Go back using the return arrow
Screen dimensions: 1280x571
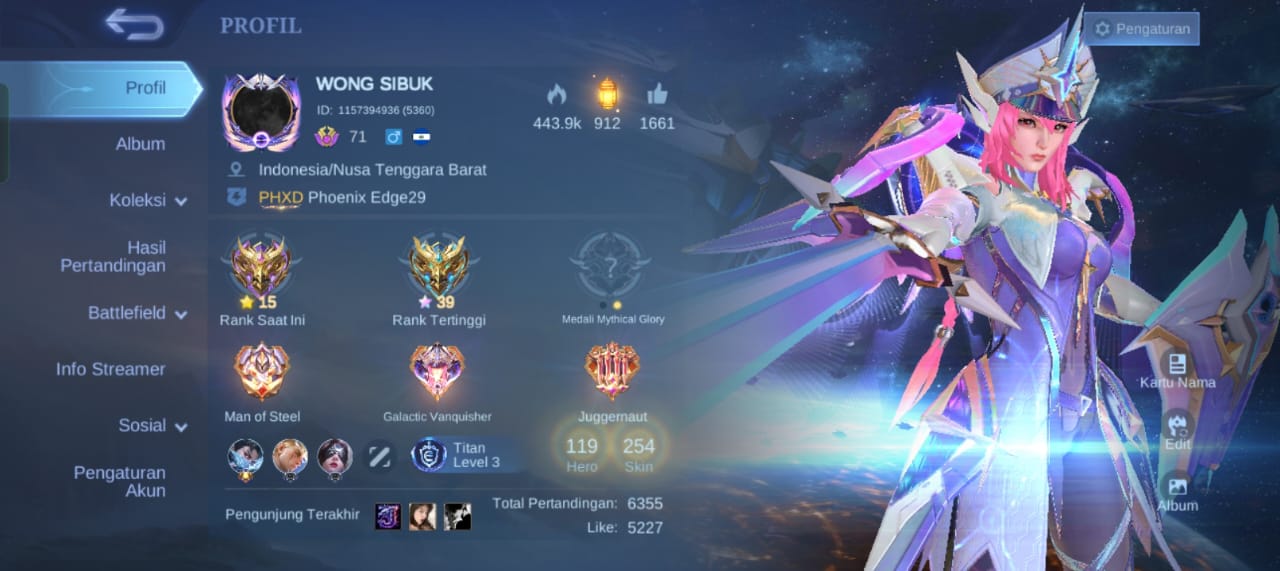click(x=134, y=25)
